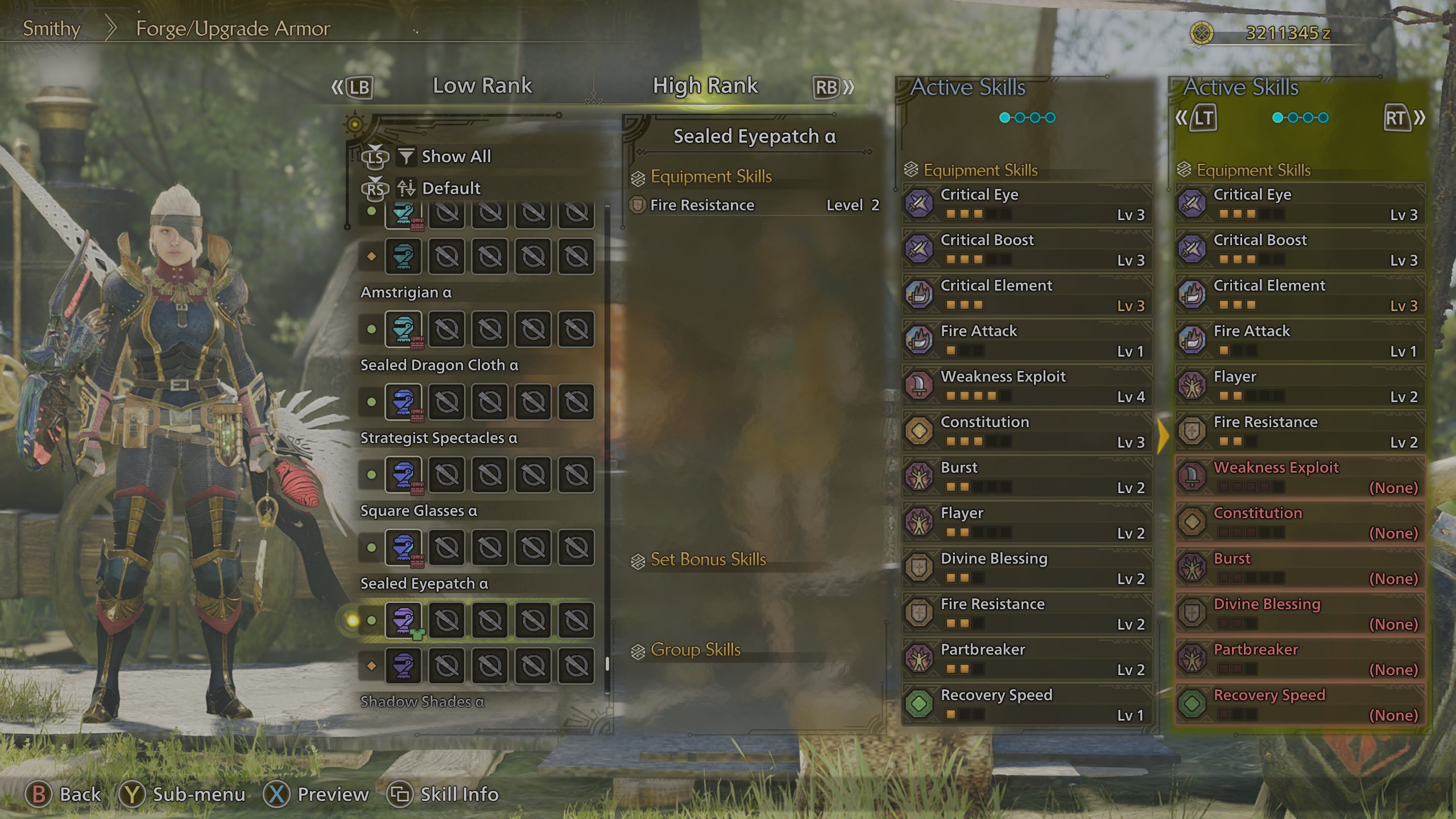Select the Amstrigian α helm icon
The height and width of the screenshot is (819, 1456).
pyautogui.click(x=403, y=329)
